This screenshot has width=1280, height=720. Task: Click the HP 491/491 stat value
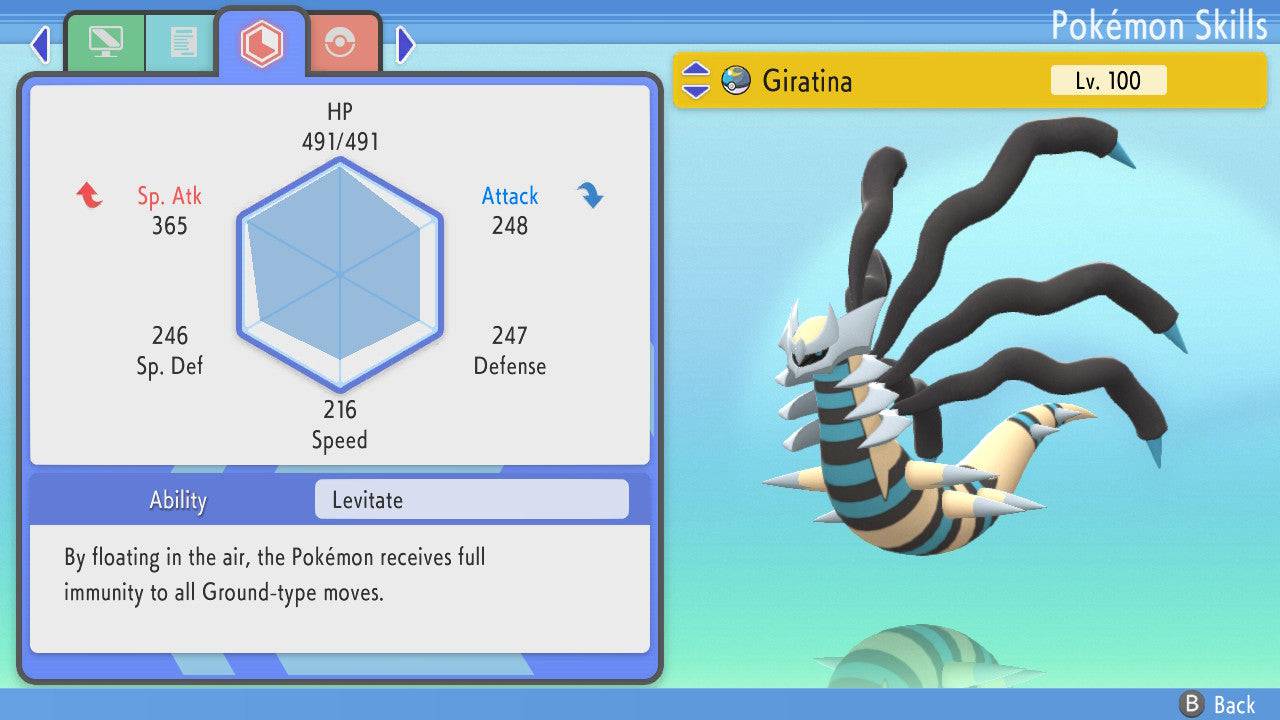pos(340,141)
